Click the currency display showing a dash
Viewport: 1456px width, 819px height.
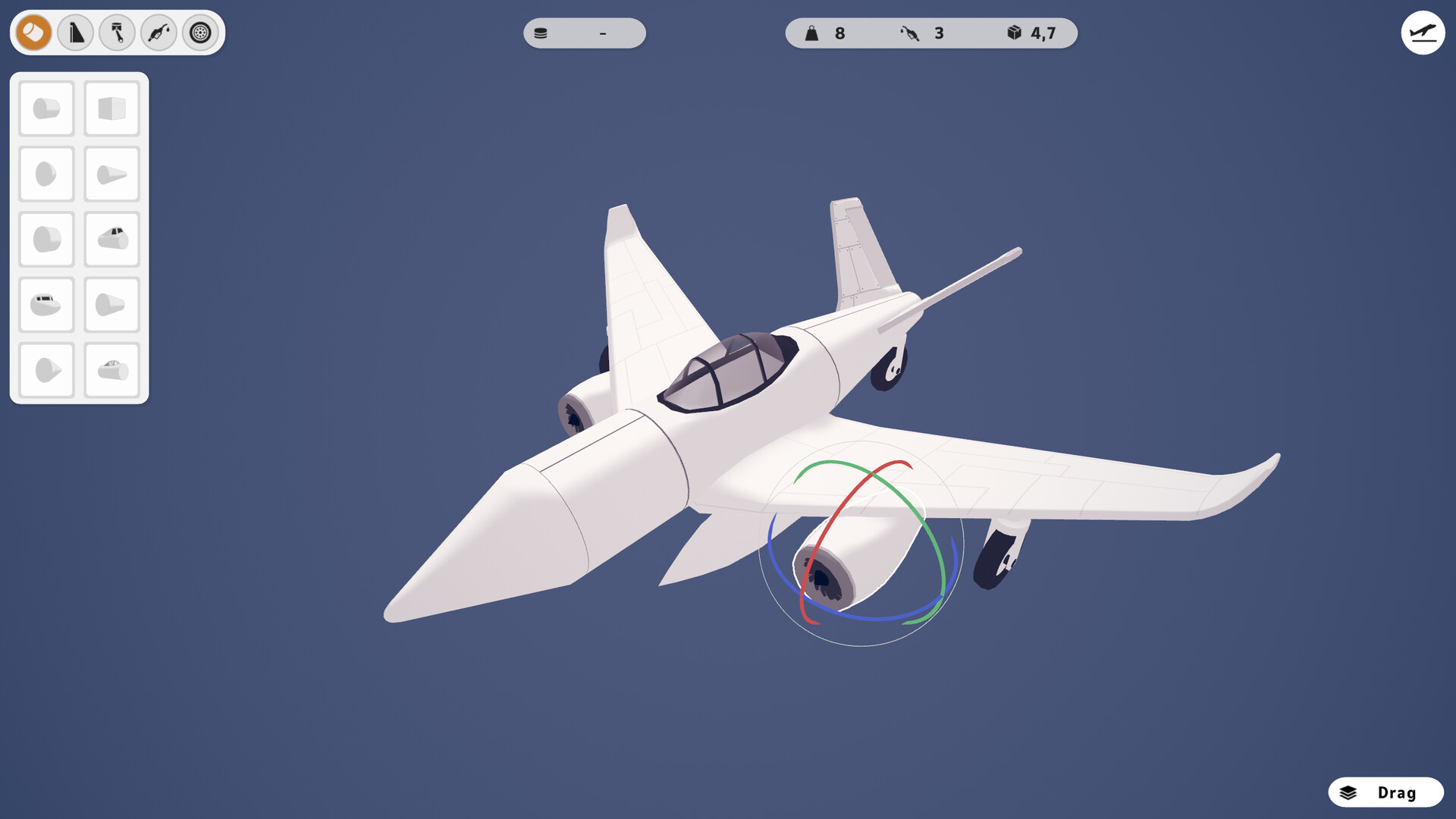click(x=584, y=33)
